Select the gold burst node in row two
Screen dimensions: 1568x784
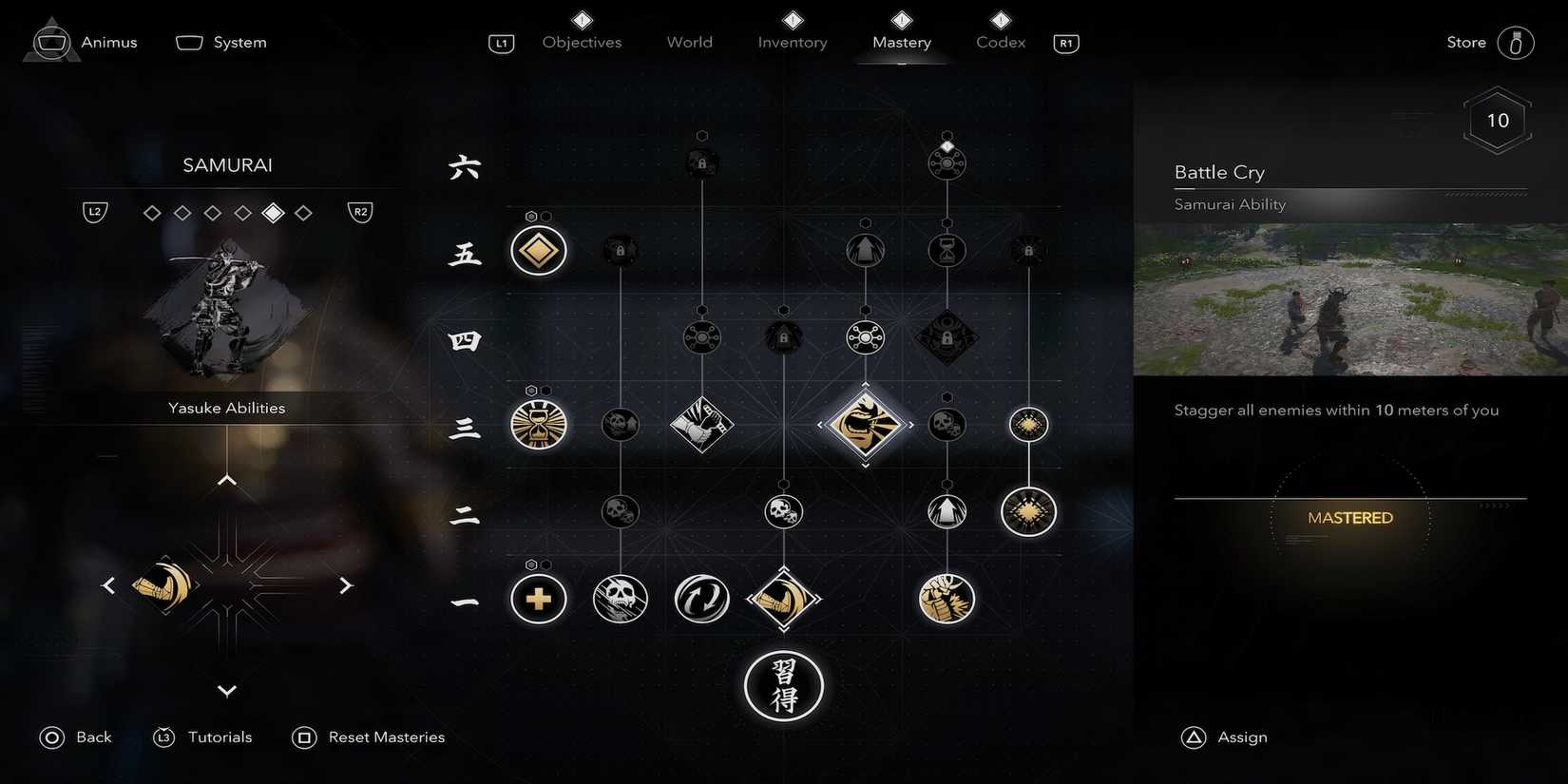click(x=1028, y=511)
